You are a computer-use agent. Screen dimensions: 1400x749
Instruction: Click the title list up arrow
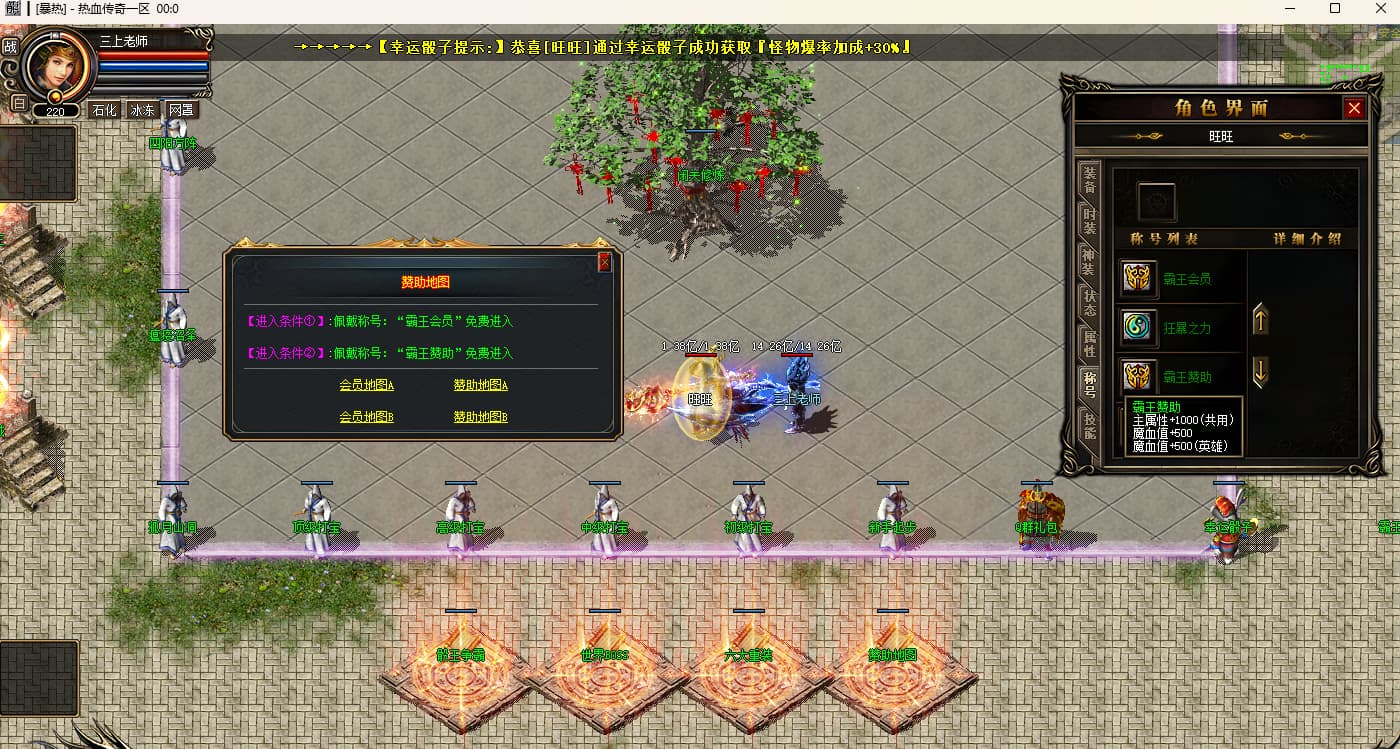pyautogui.click(x=1261, y=320)
